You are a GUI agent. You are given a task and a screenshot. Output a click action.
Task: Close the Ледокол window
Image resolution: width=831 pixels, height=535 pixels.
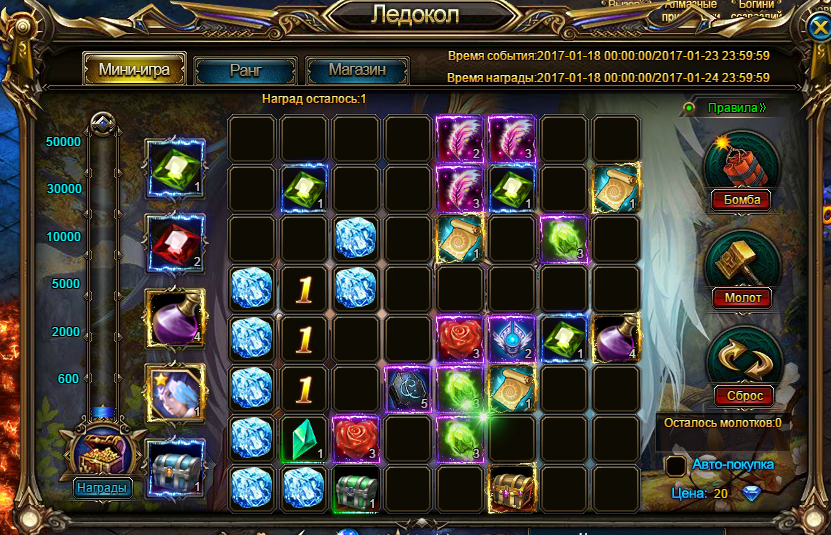[x=817, y=26]
